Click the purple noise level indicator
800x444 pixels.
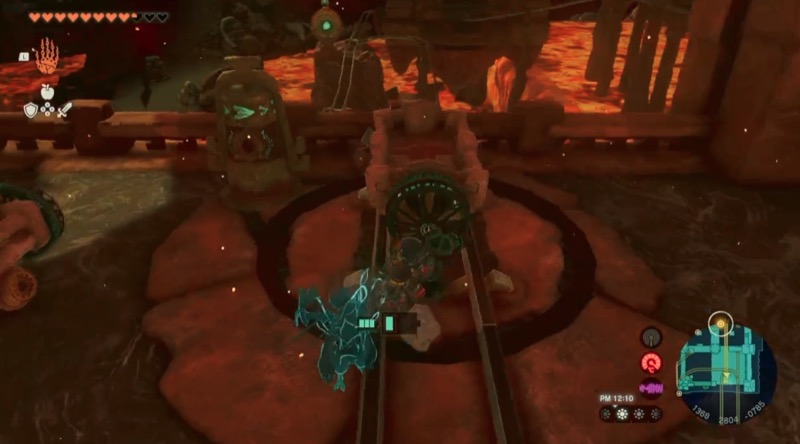coord(651,388)
